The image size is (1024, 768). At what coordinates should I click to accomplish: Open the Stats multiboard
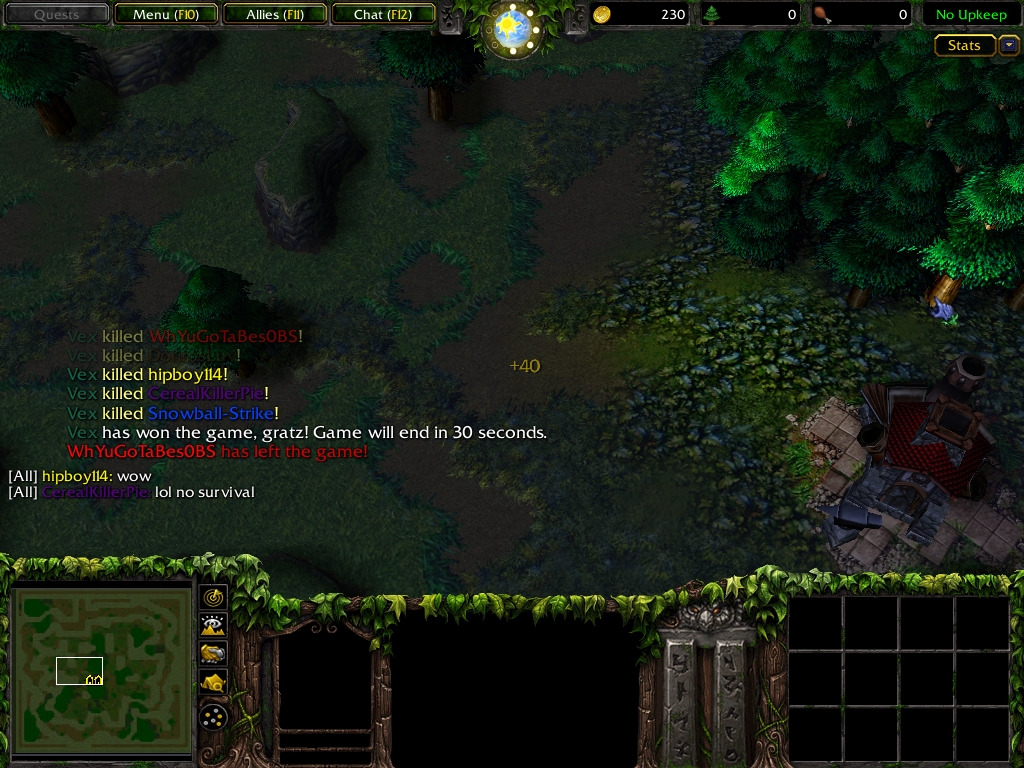[964, 45]
